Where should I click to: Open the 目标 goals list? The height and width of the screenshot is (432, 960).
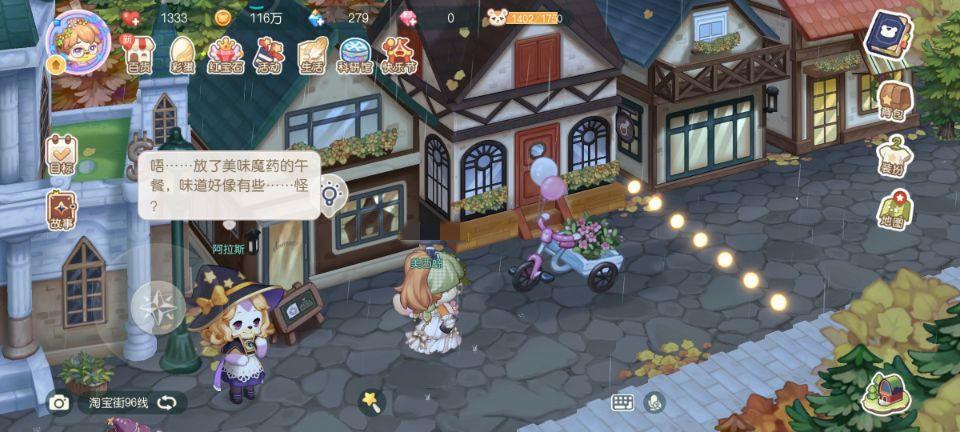(61, 155)
